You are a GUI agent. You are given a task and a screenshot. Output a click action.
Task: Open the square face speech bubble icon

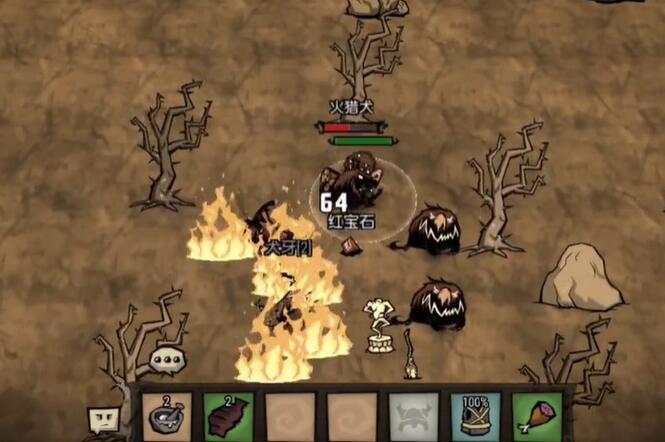103,419
